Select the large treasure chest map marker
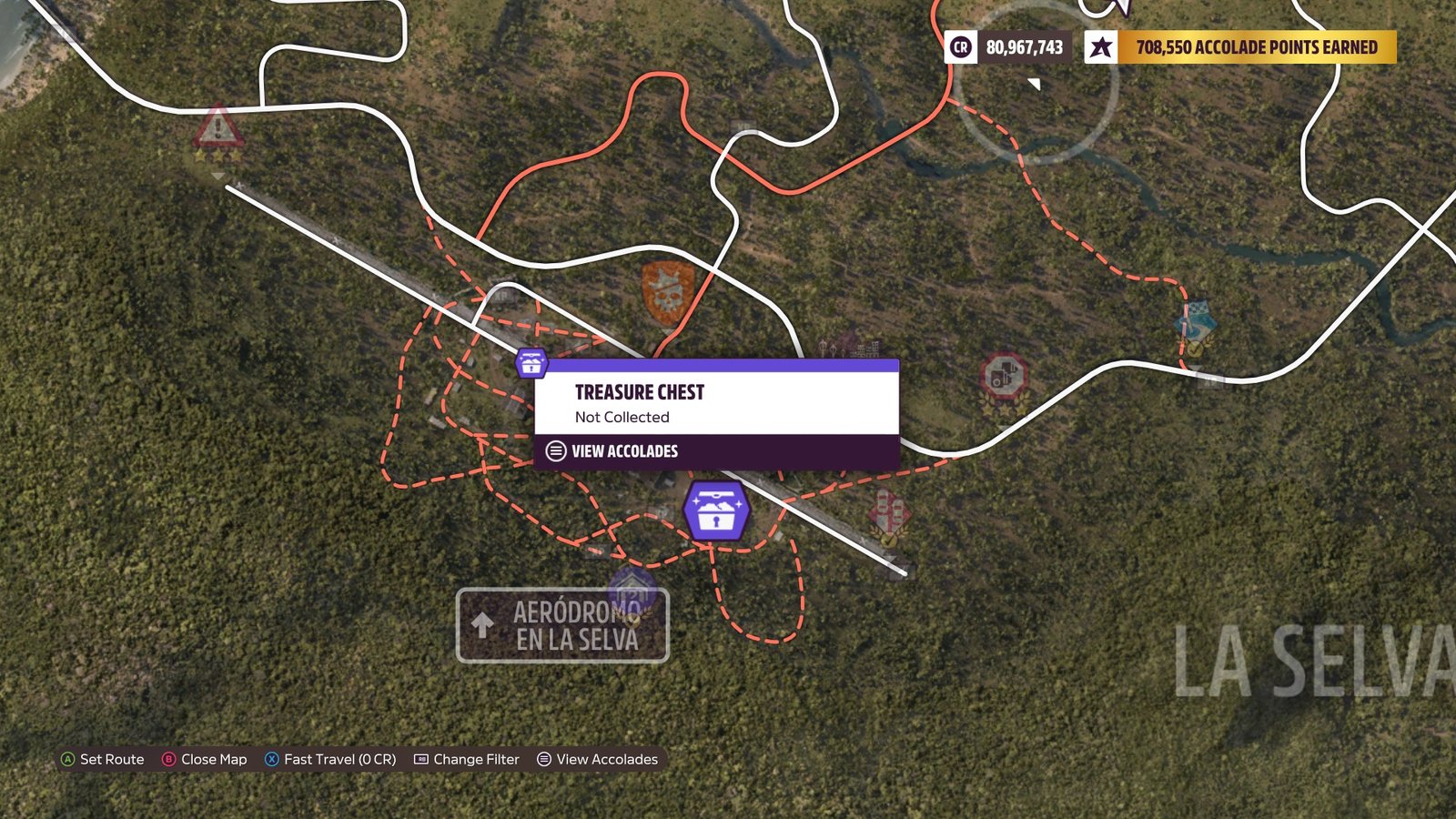This screenshot has height=819, width=1456. point(716,511)
